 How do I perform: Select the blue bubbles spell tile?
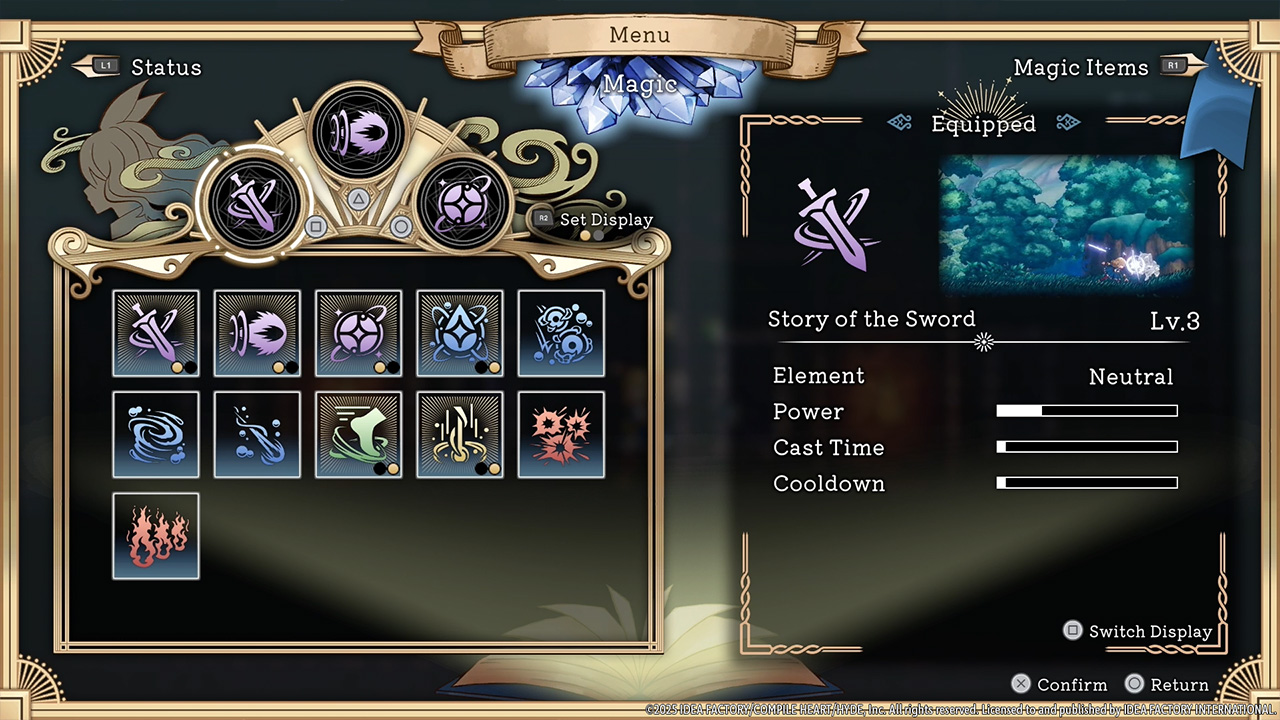click(x=561, y=333)
